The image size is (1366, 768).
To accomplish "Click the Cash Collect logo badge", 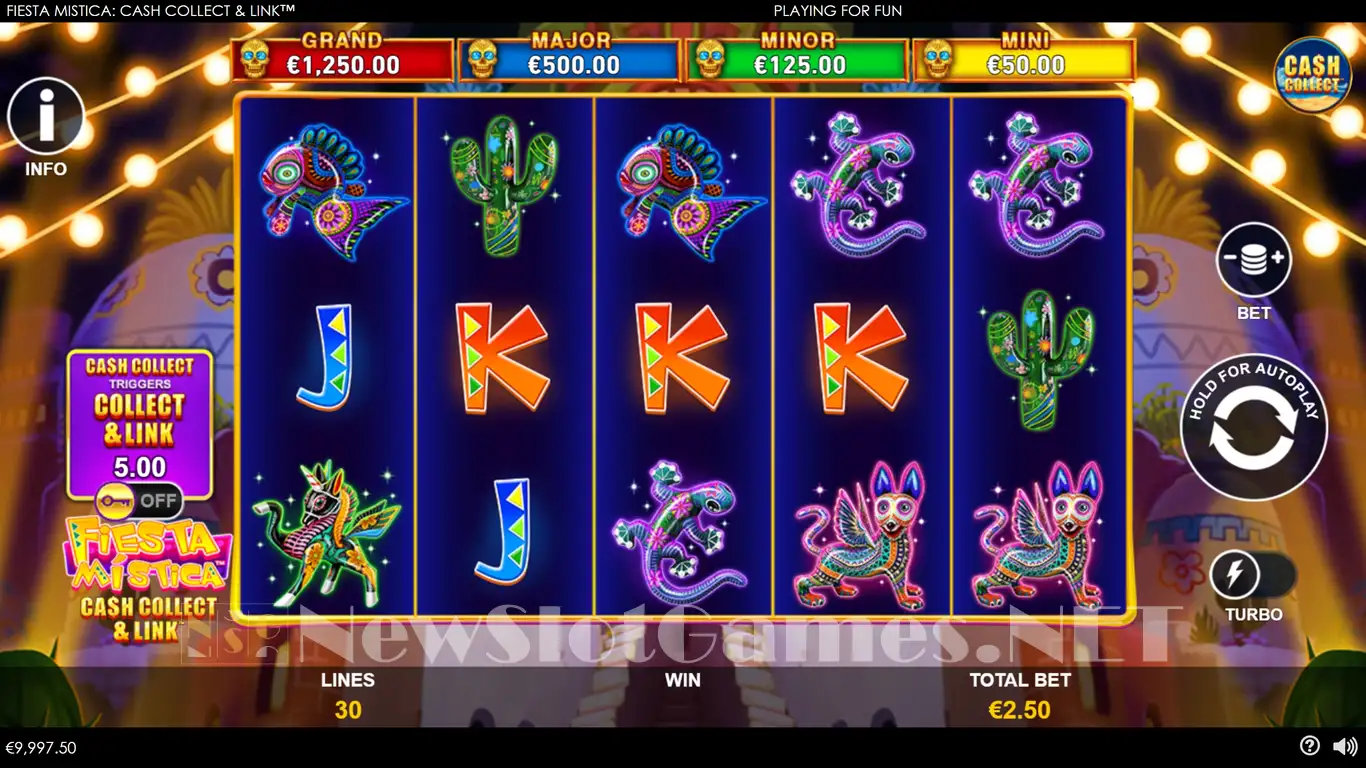I will click(1312, 75).
